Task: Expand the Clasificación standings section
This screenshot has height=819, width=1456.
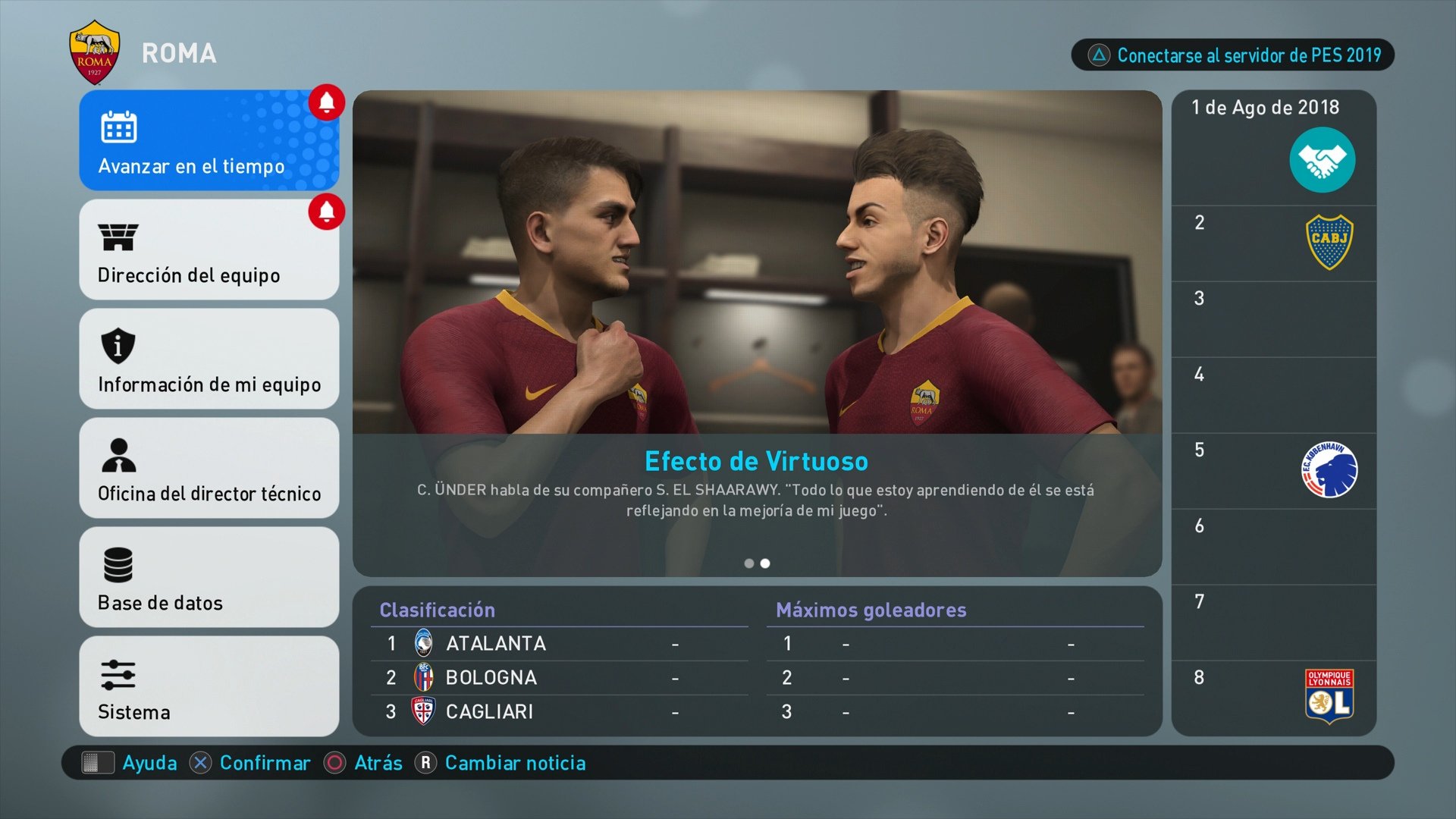Action: (x=436, y=609)
